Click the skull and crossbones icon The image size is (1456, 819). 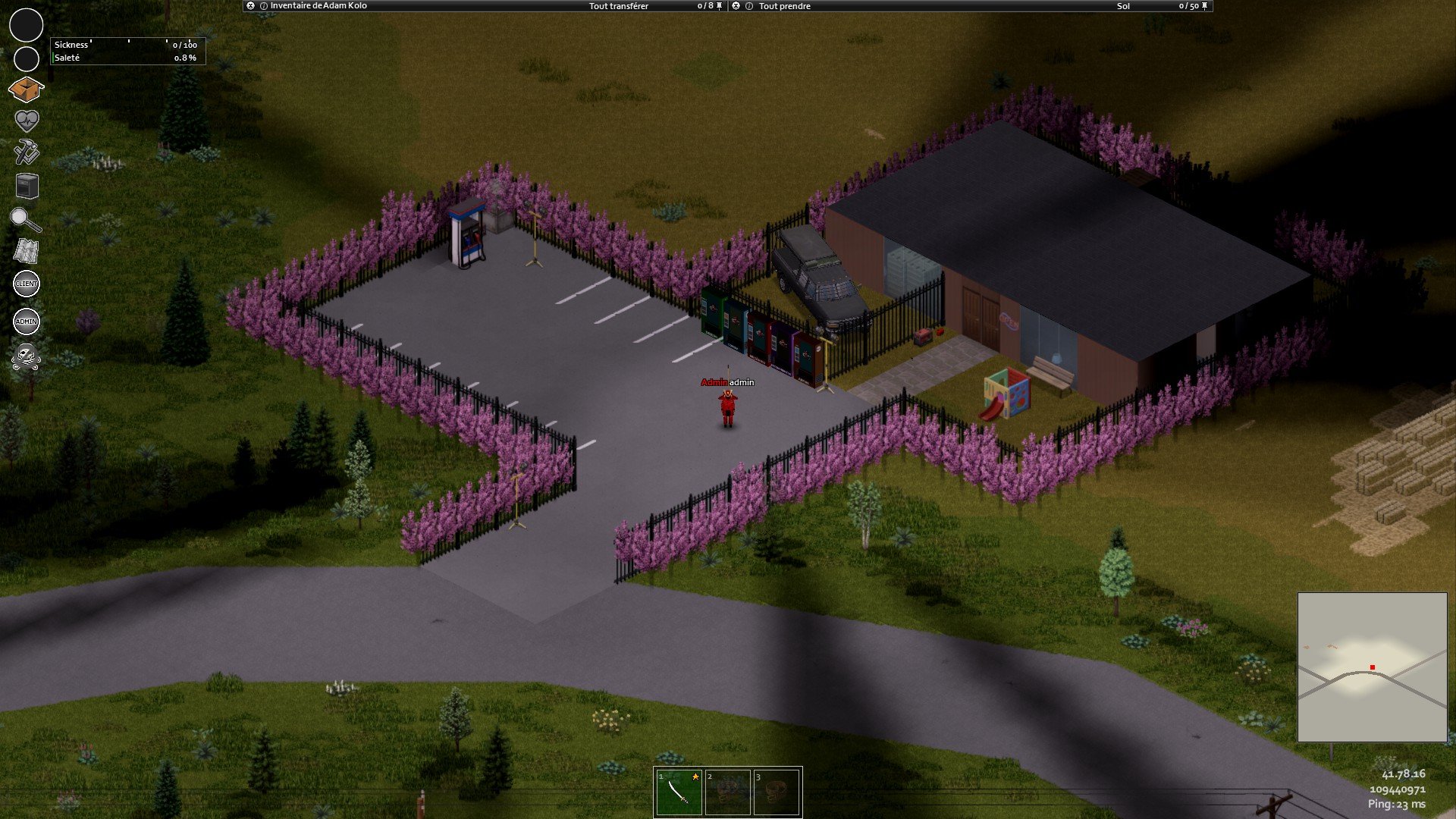click(27, 356)
